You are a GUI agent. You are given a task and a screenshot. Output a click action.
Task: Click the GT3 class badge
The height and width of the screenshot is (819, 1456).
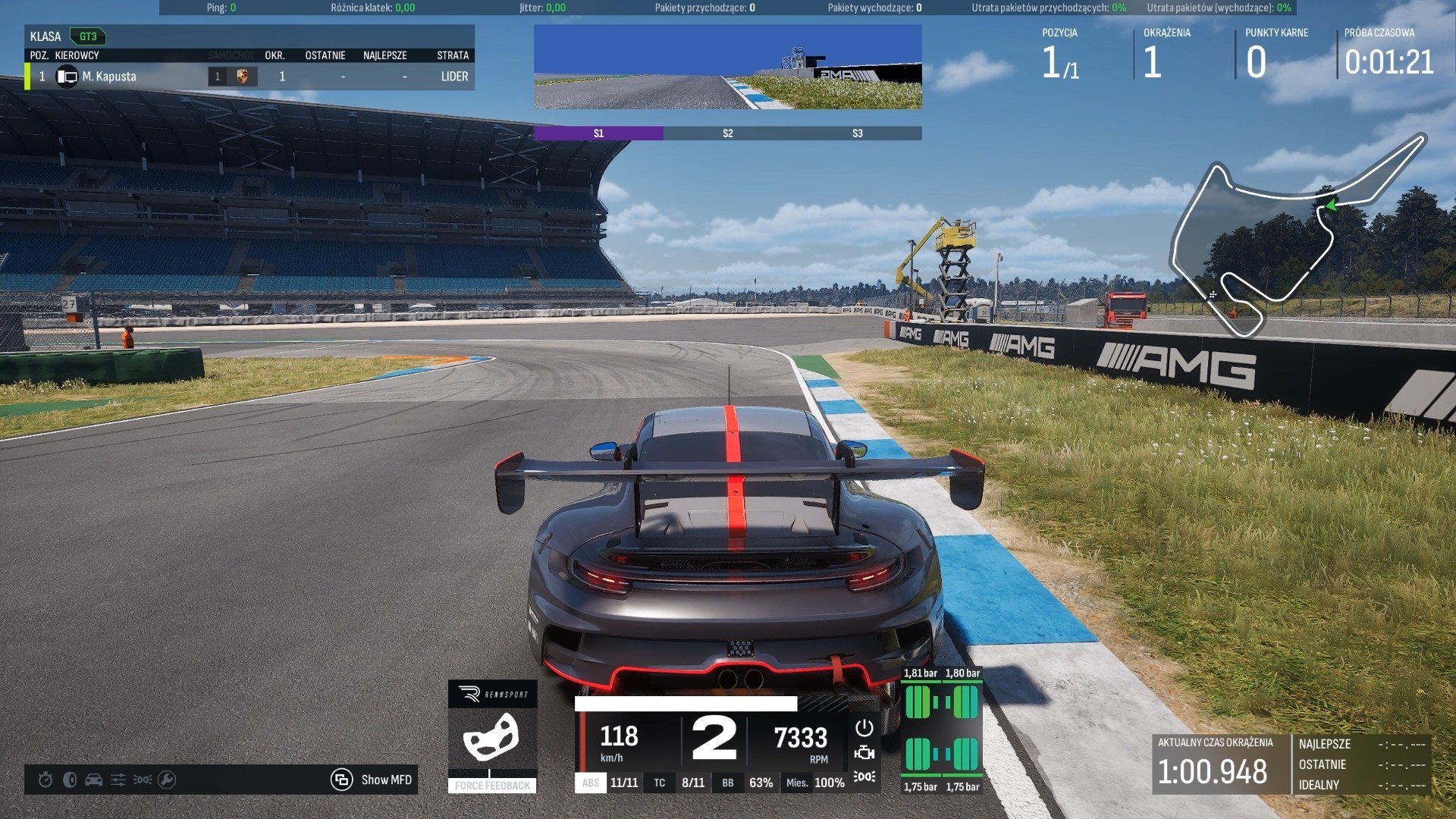tap(88, 36)
